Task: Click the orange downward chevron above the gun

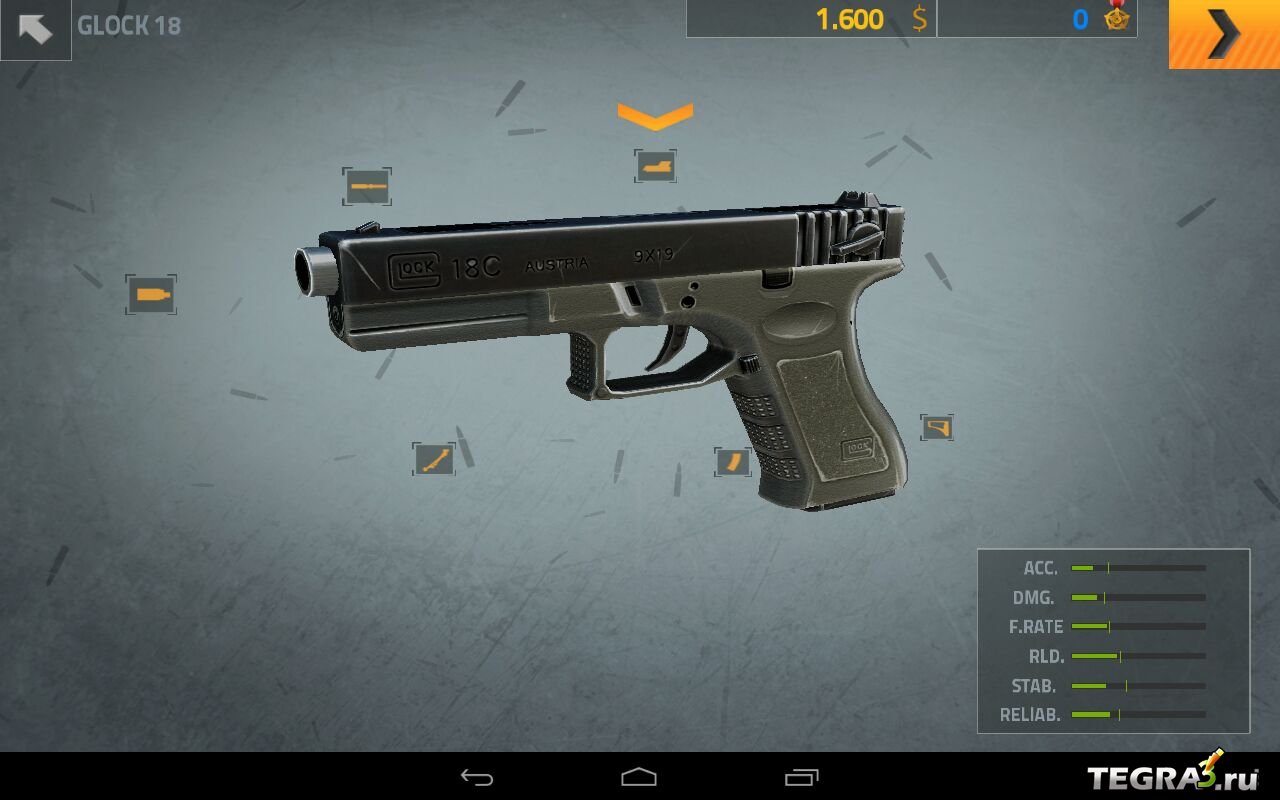Action: pyautogui.click(x=655, y=116)
